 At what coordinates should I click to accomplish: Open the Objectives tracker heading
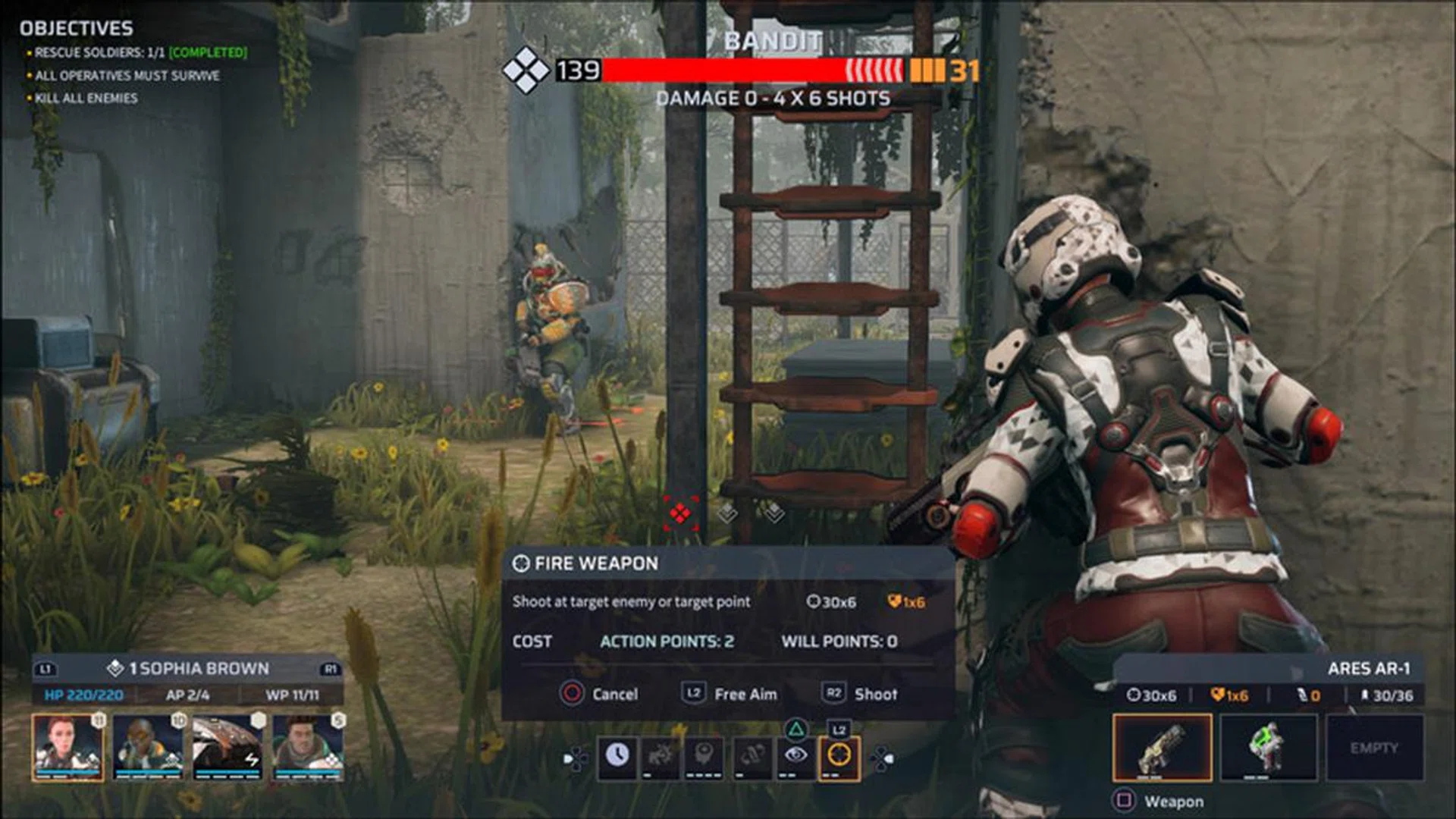pyautogui.click(x=77, y=29)
